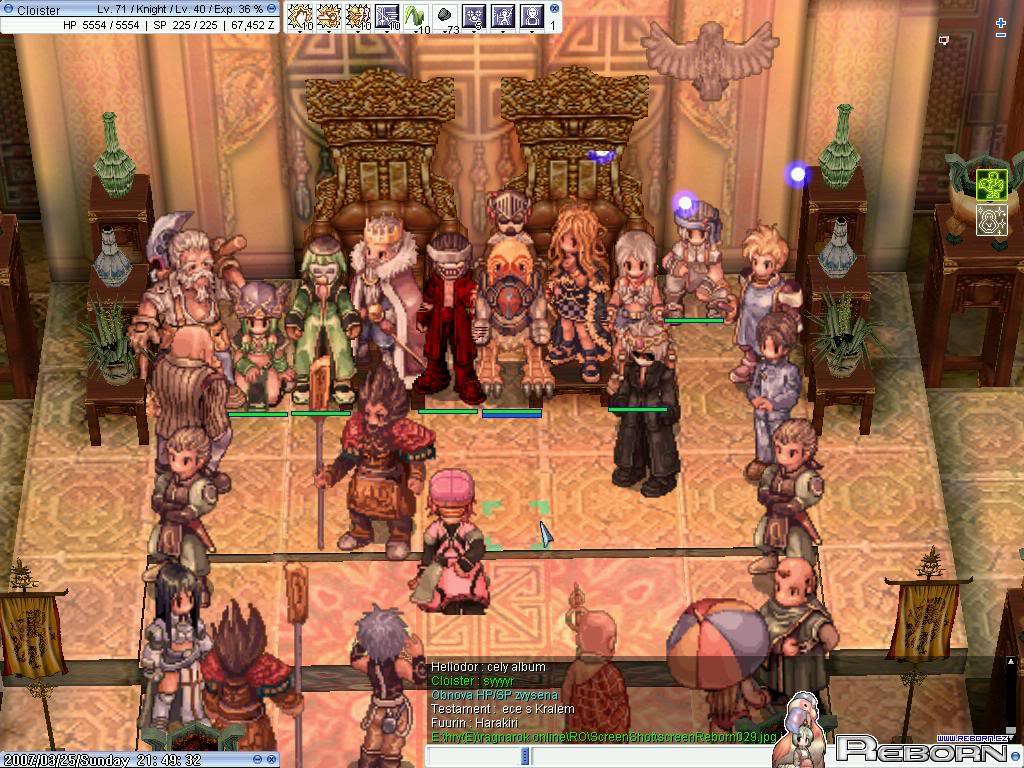Minimize the basic info window at its right edge
1024x768 pixels.
[272, 9]
